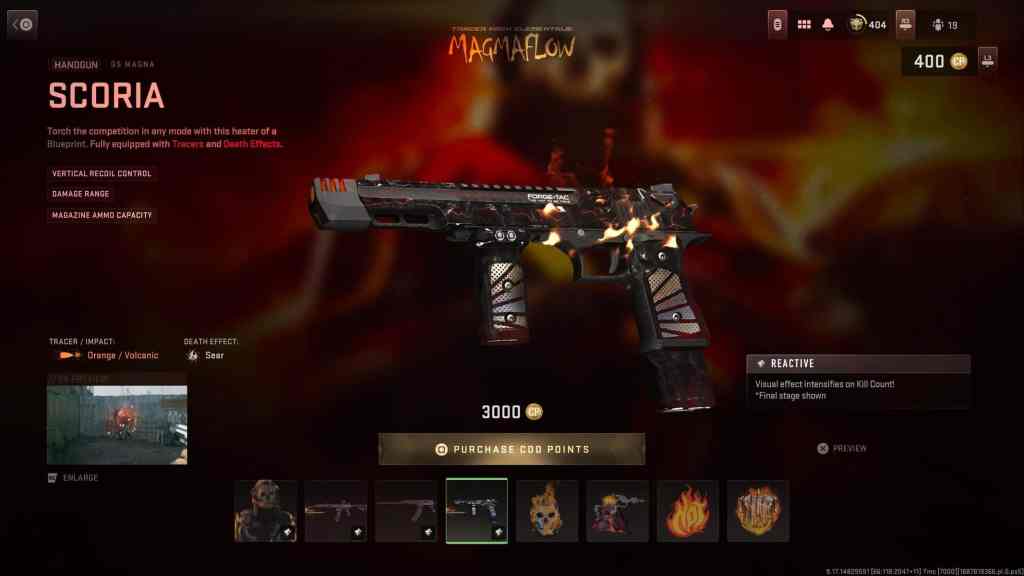Go back using the top-left back button
1024x576 pixels.
[22, 24]
